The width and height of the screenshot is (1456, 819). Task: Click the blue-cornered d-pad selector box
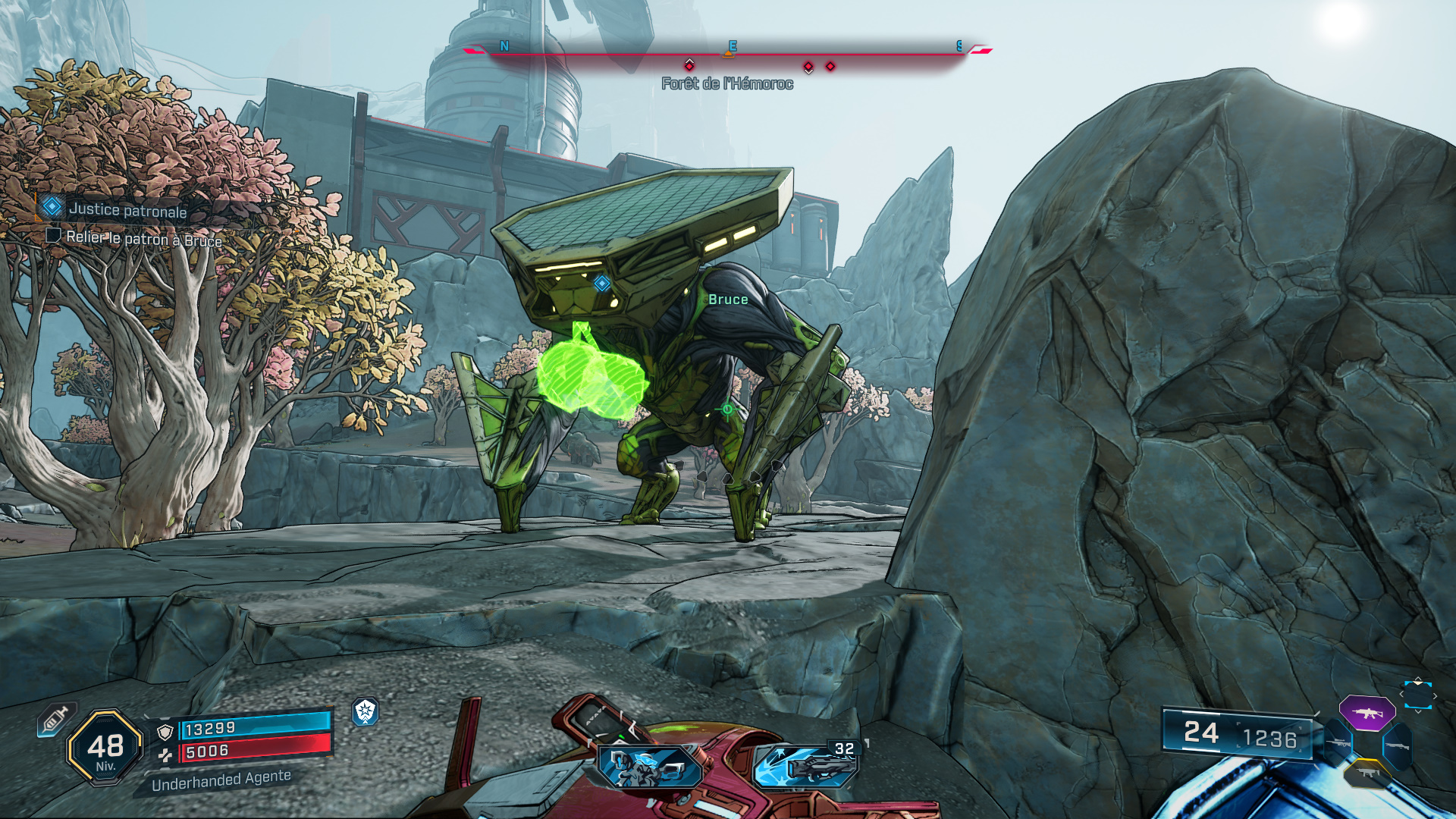(1417, 695)
